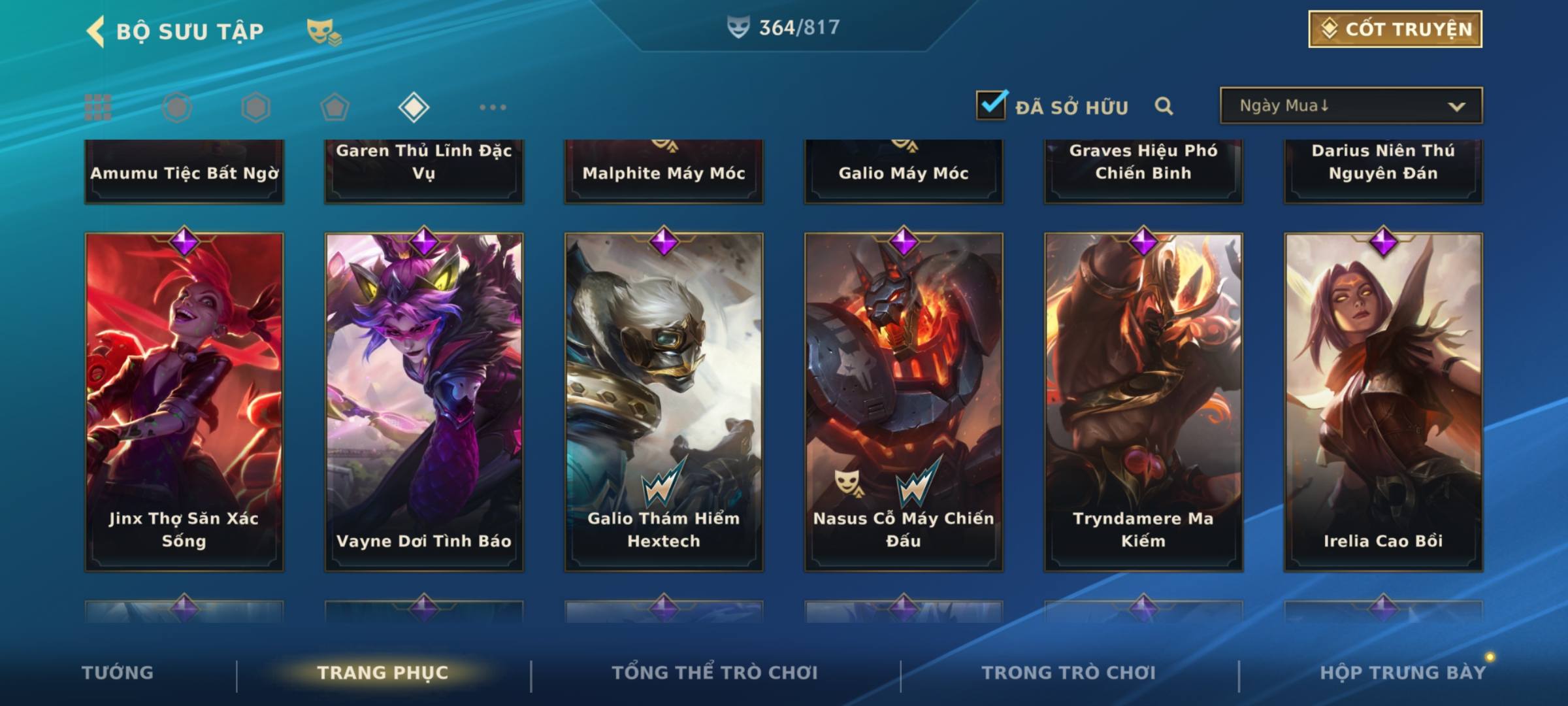Click the gold mask and coins icon
Screen dimensions: 1568x706
[323, 32]
